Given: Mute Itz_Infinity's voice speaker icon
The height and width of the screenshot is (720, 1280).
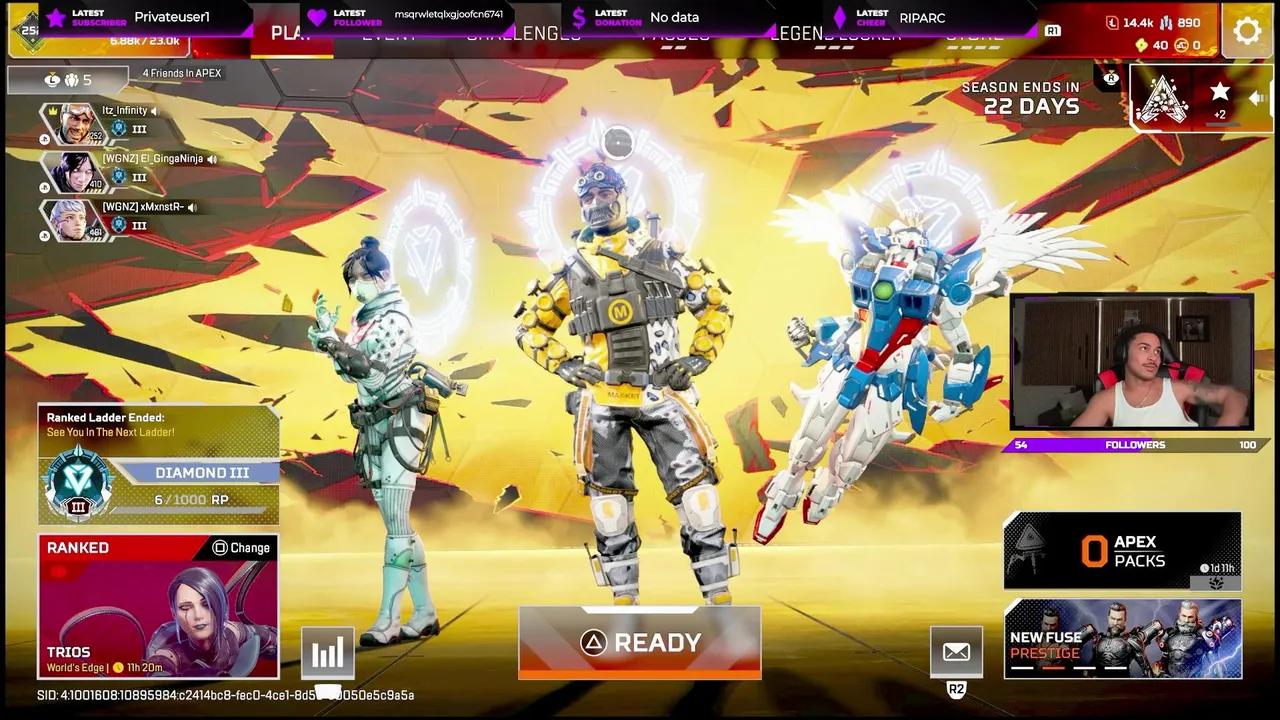Looking at the screenshot, I should 154,111.
